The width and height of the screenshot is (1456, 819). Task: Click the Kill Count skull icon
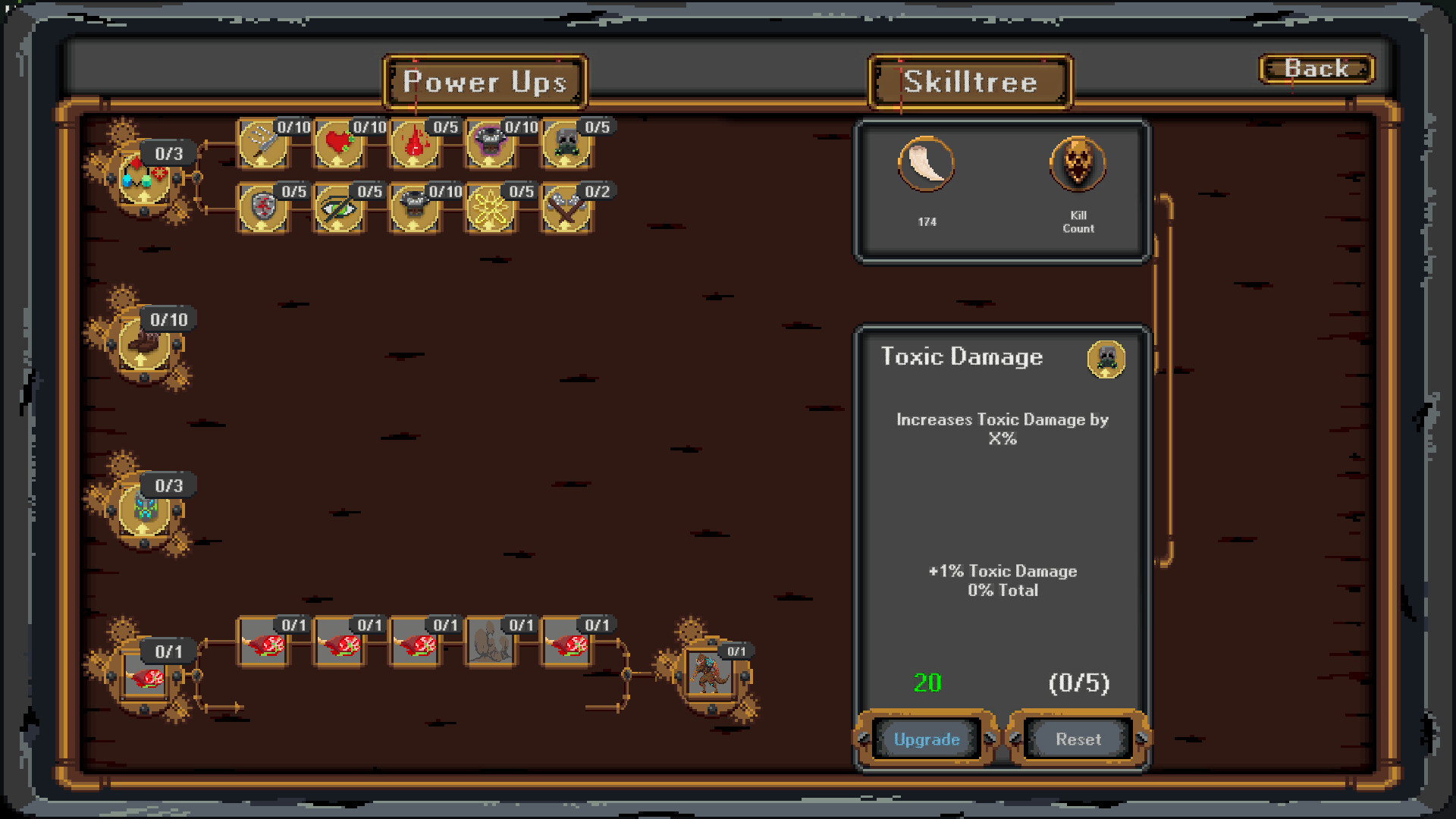[x=1077, y=165]
